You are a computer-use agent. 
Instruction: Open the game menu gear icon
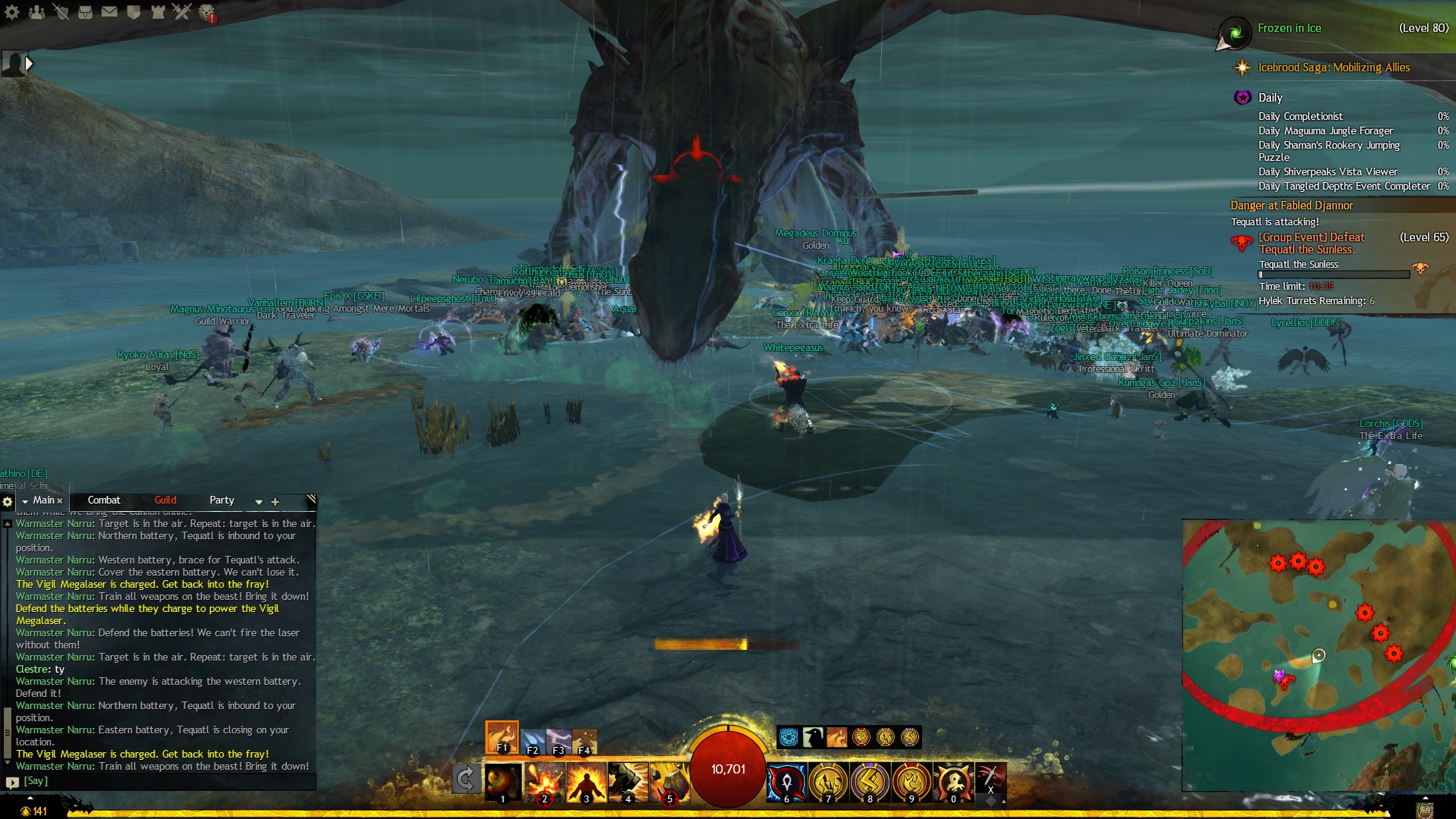point(12,11)
